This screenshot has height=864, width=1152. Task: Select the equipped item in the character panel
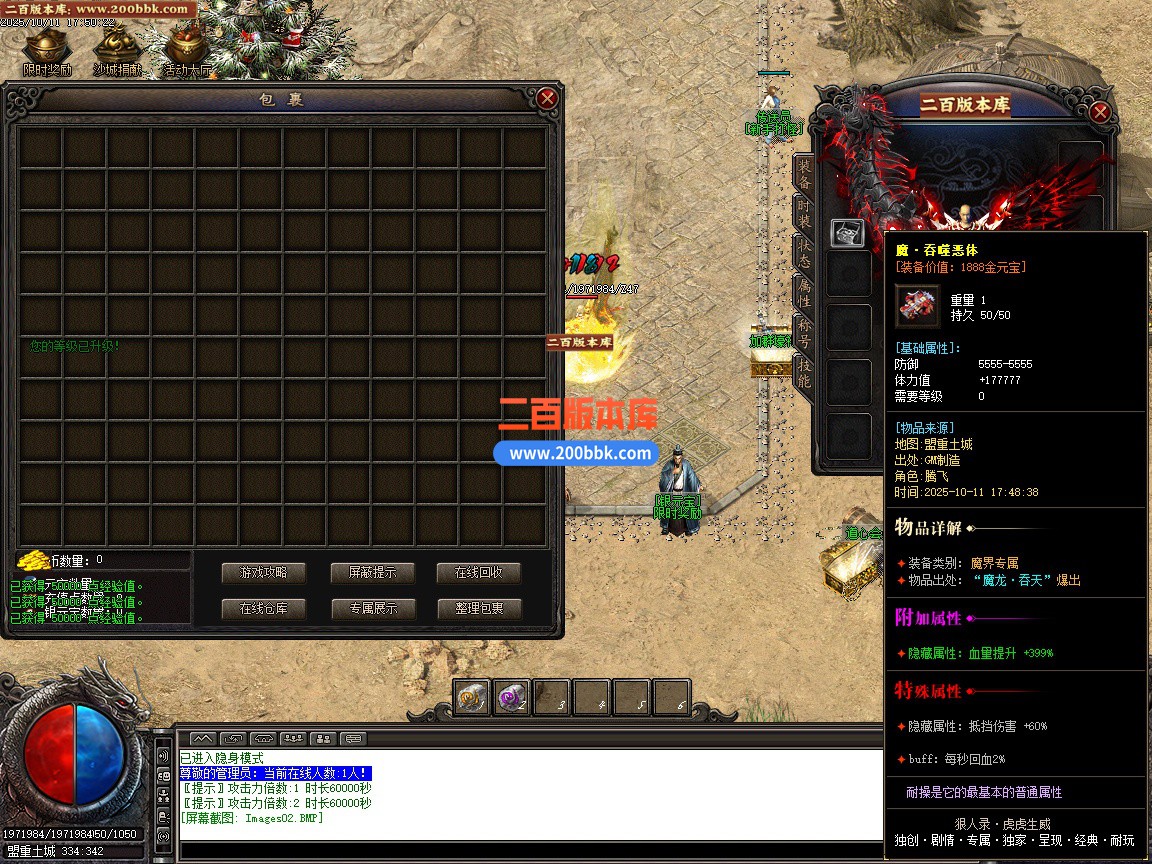click(x=847, y=233)
